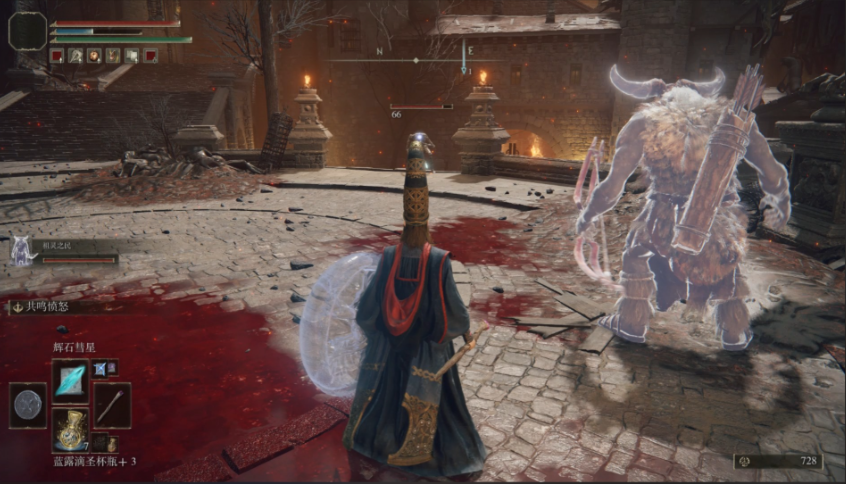Screen dimensions: 846x484
Task: Select the round shield left-hand slot
Action: (28, 405)
